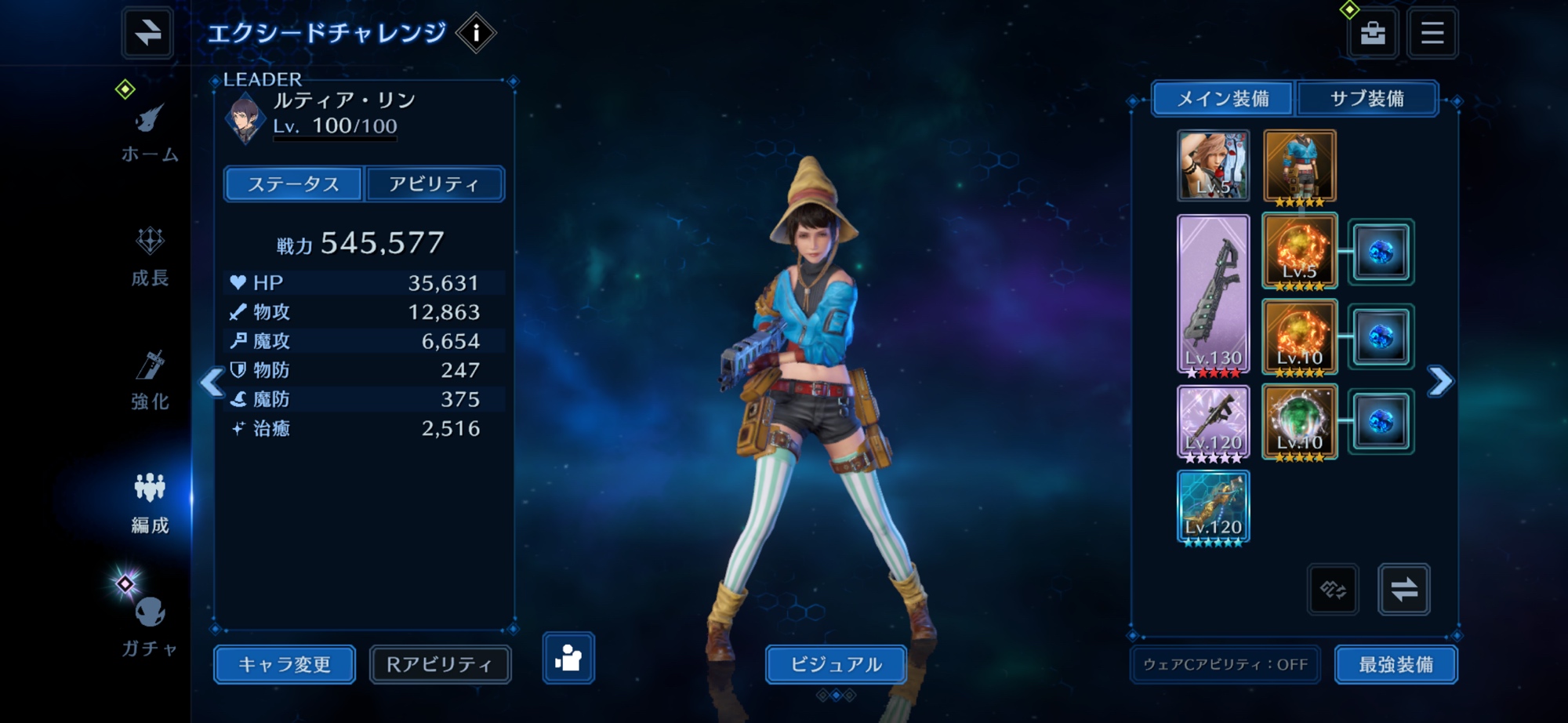Switch to the アビリティ tab
Screen dimensions: 1568x723
[x=434, y=184]
